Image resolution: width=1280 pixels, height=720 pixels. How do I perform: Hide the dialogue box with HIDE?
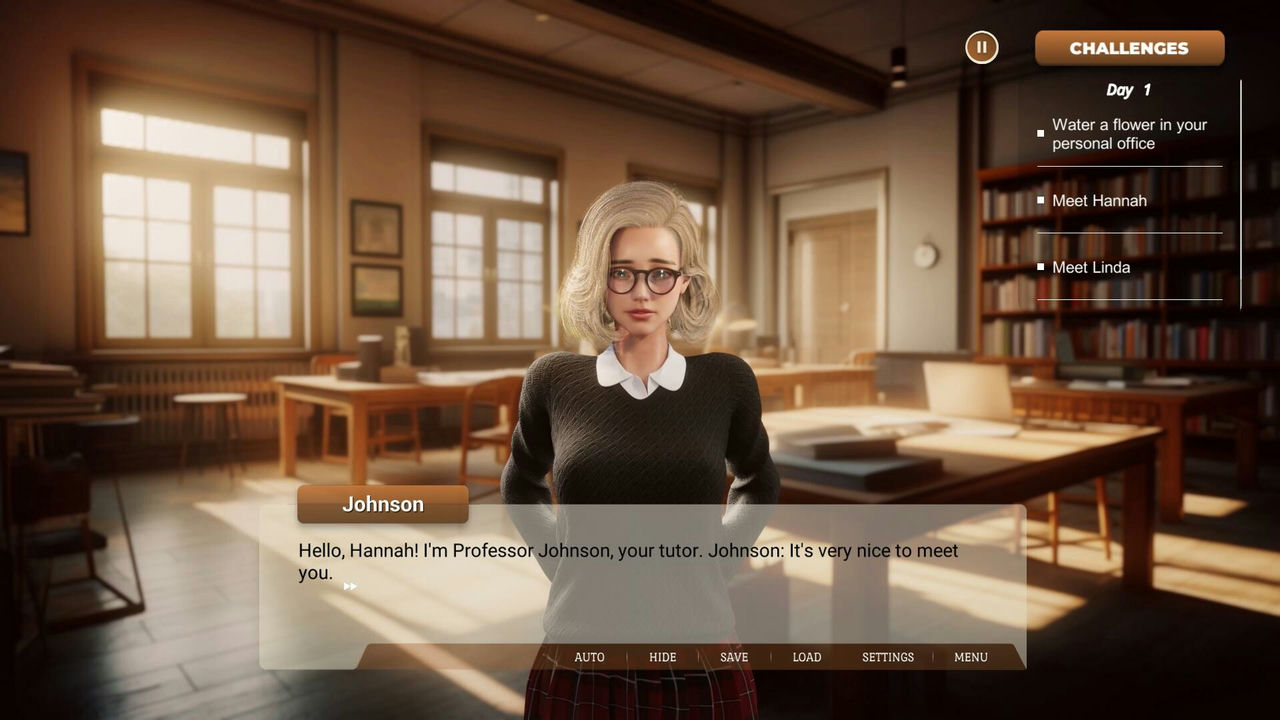662,657
